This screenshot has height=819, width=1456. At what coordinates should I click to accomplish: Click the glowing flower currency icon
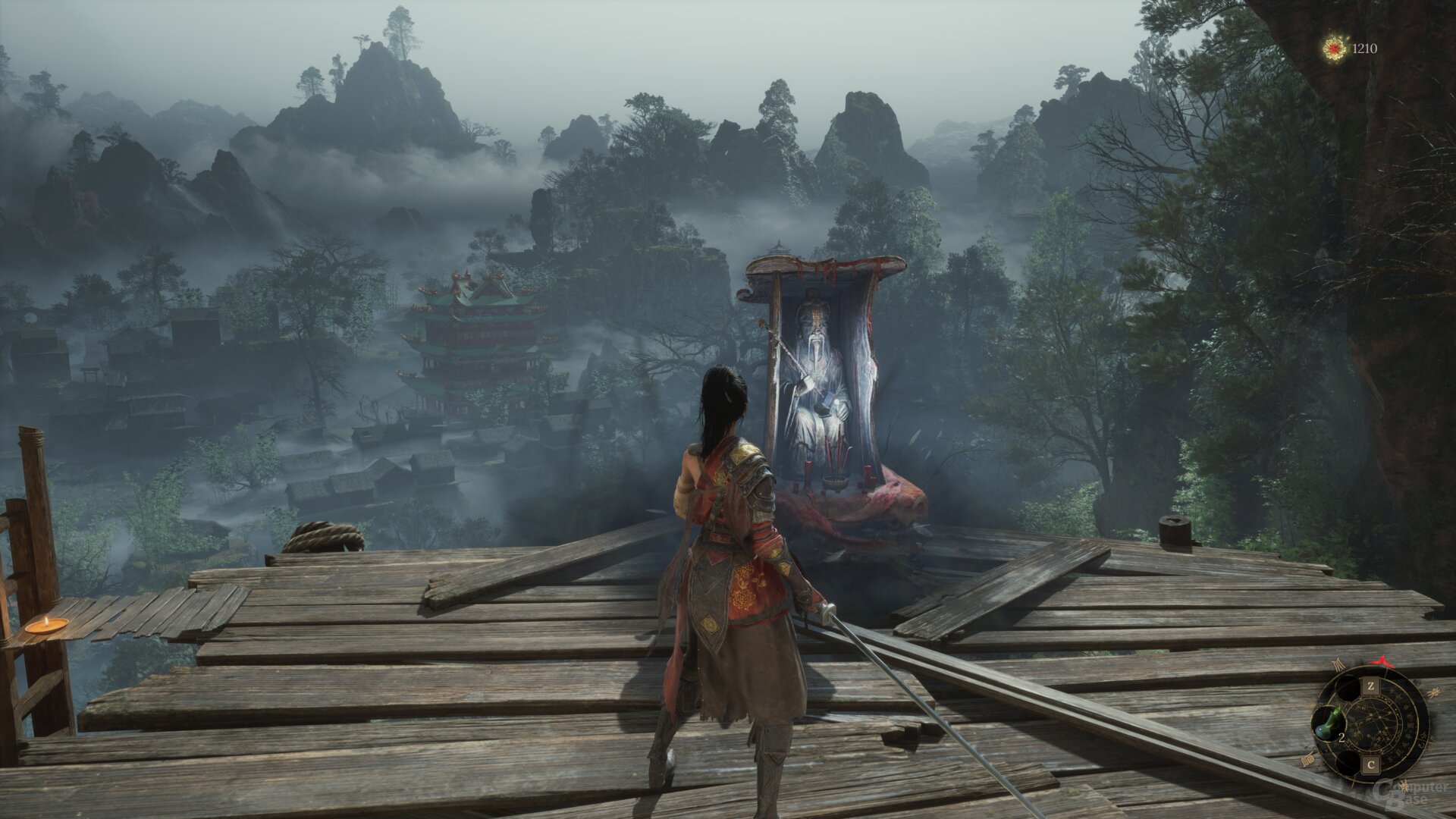click(x=1334, y=49)
